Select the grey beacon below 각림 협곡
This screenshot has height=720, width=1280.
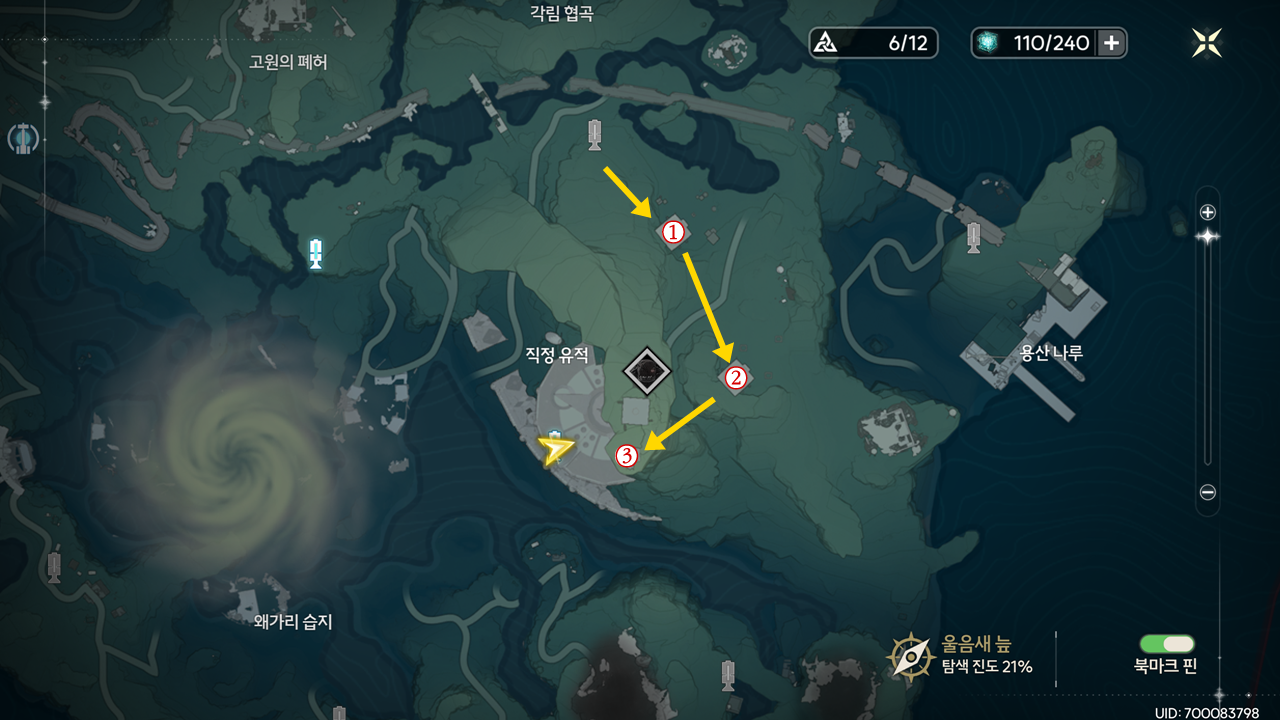595,134
